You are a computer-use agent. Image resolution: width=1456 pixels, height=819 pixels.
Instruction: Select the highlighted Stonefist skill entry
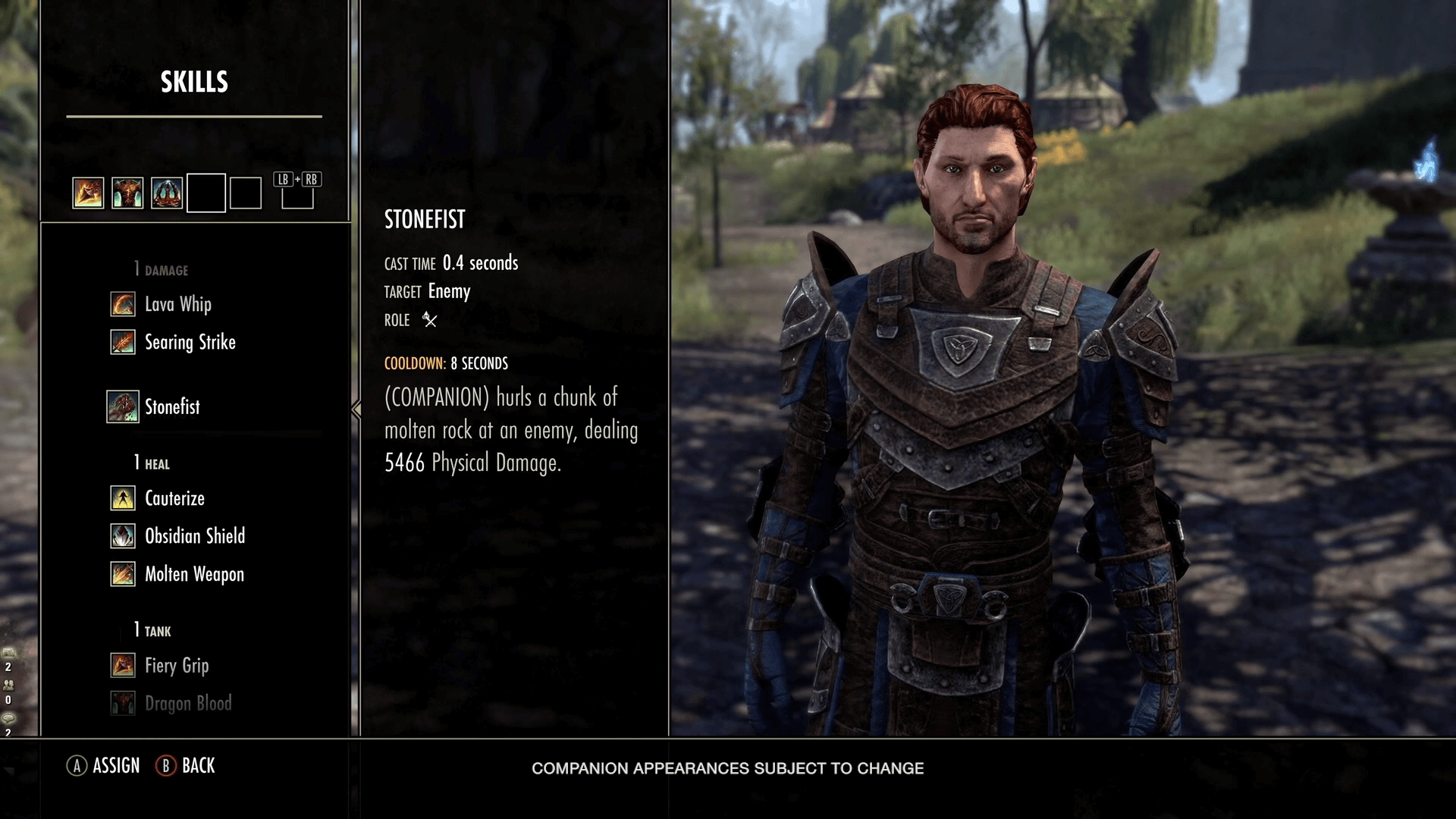[x=172, y=407]
